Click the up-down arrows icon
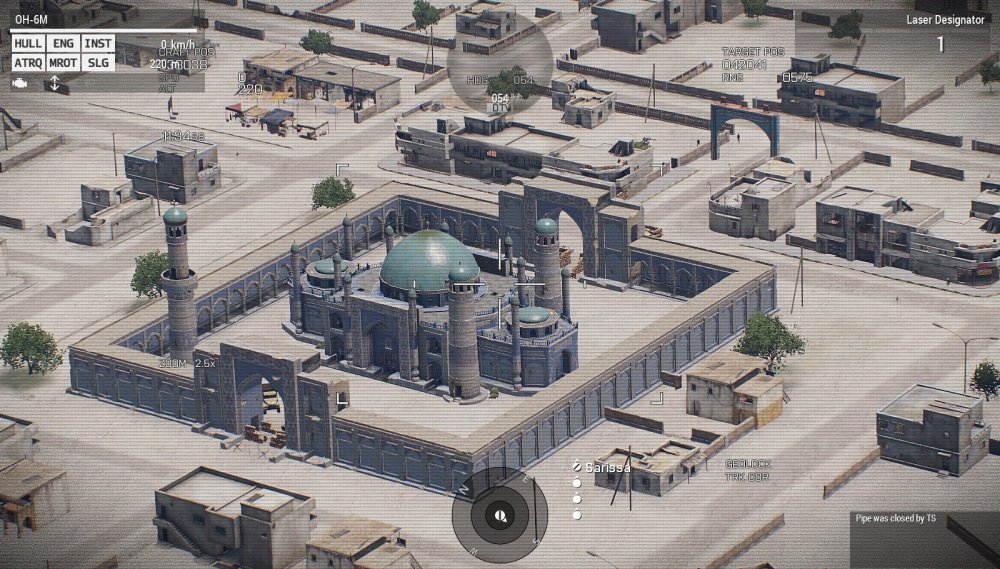 pyautogui.click(x=54, y=83)
